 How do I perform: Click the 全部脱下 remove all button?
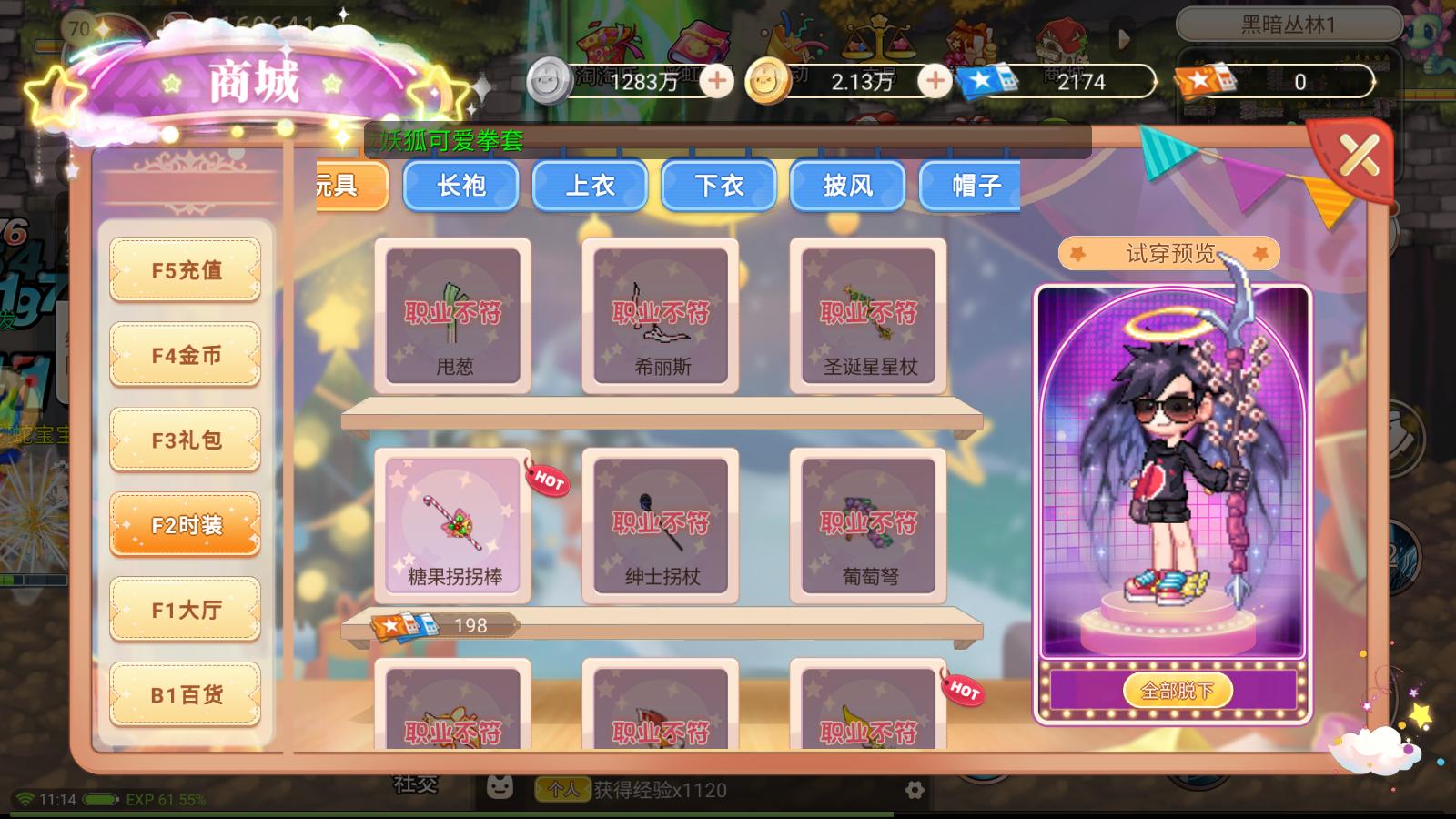pos(1178,690)
